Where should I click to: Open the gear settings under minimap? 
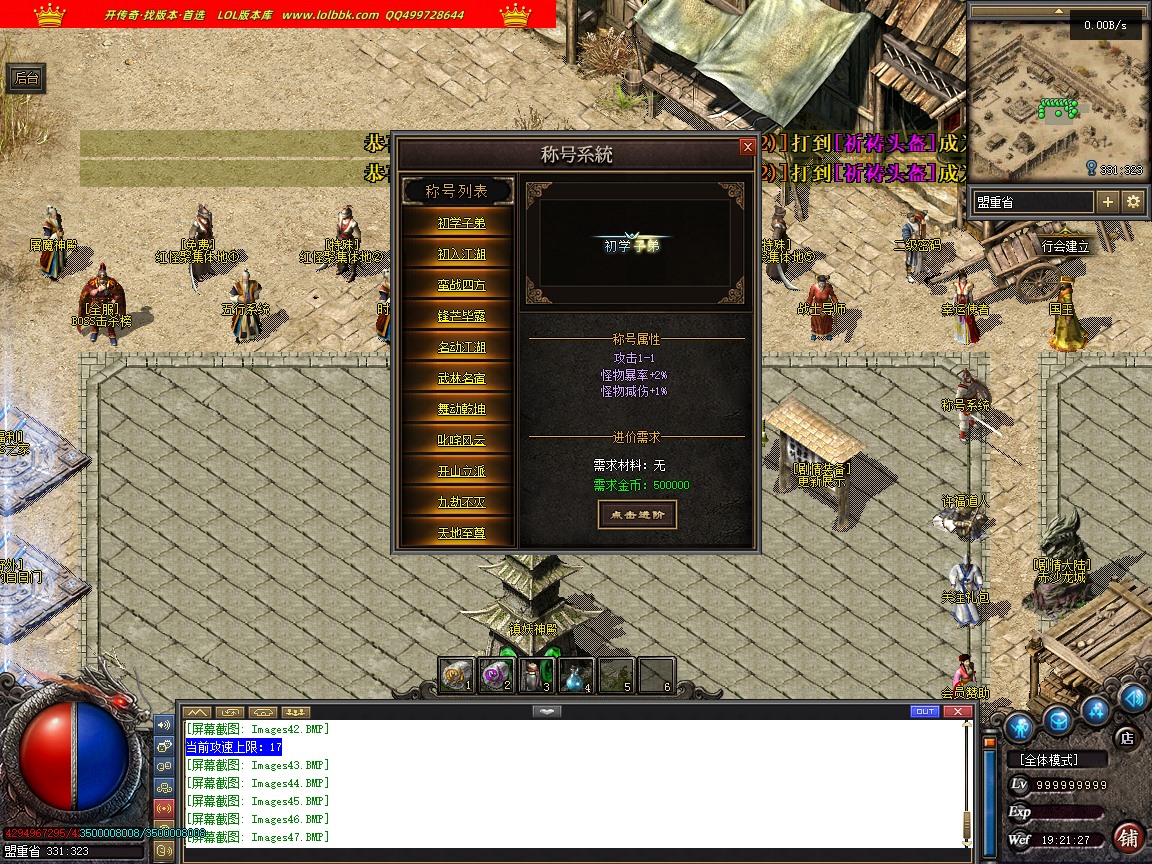(x=1133, y=202)
